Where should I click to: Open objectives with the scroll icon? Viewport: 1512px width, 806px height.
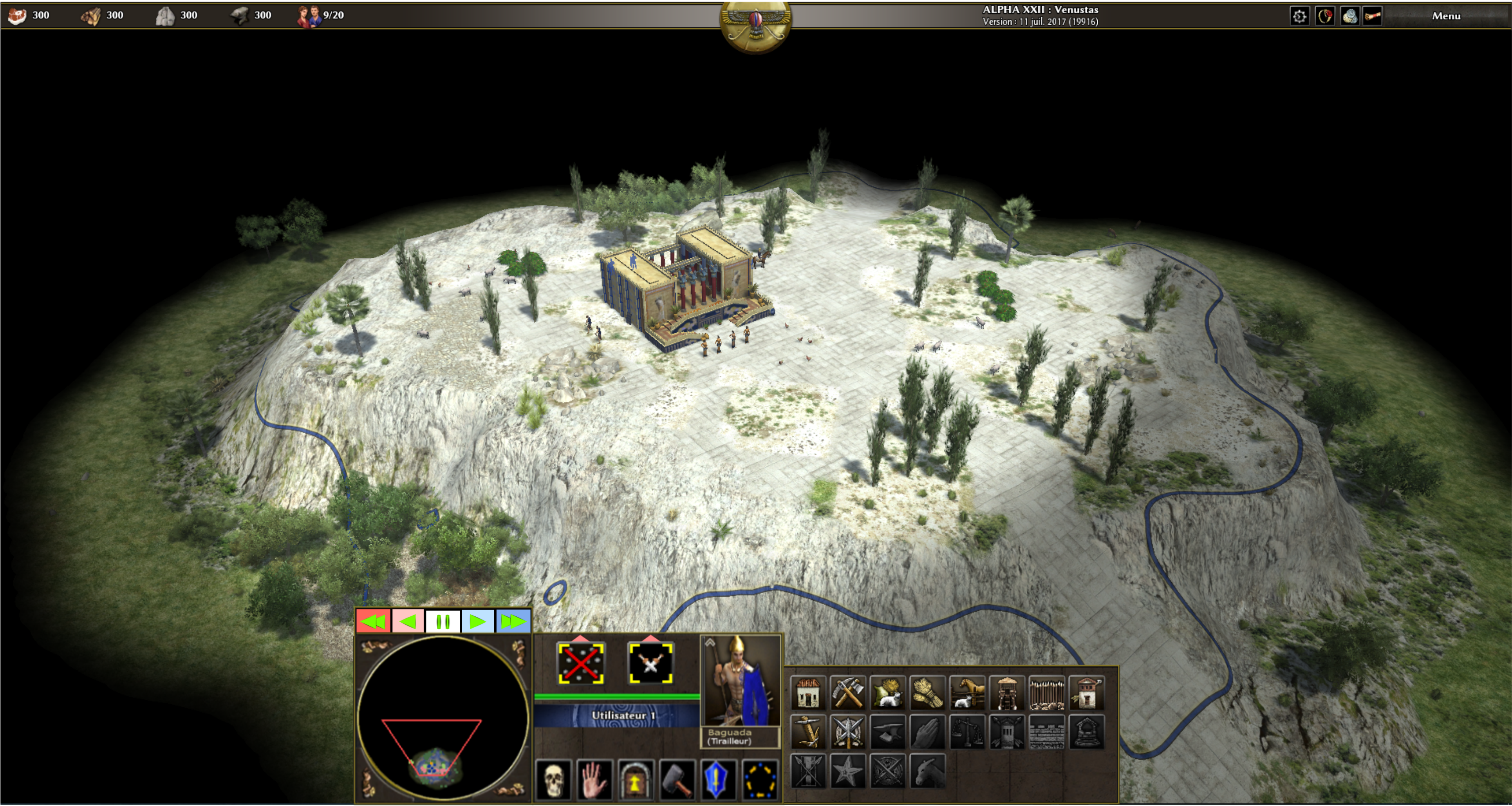pos(1373,16)
